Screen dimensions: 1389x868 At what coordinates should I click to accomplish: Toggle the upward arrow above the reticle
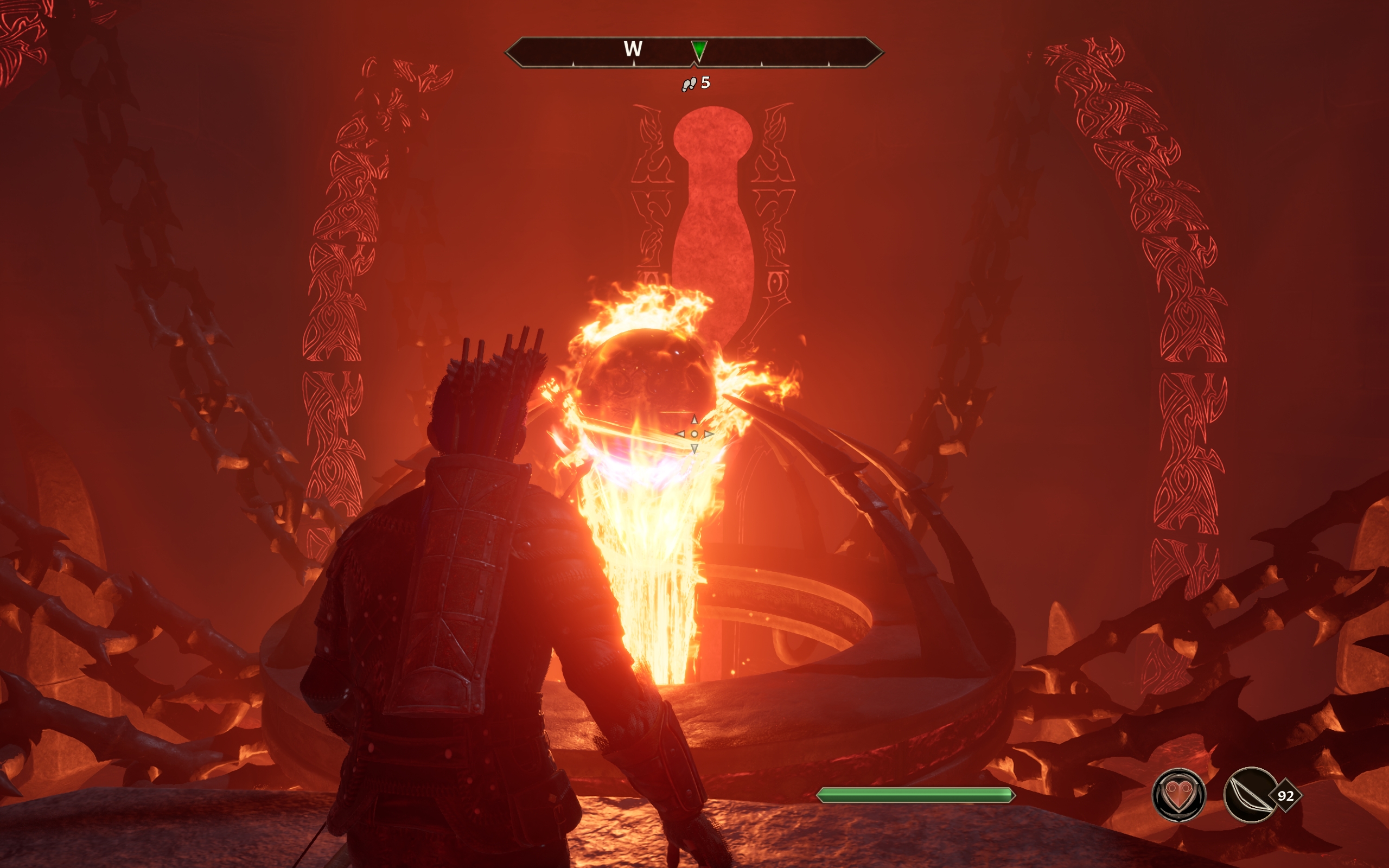click(x=694, y=419)
